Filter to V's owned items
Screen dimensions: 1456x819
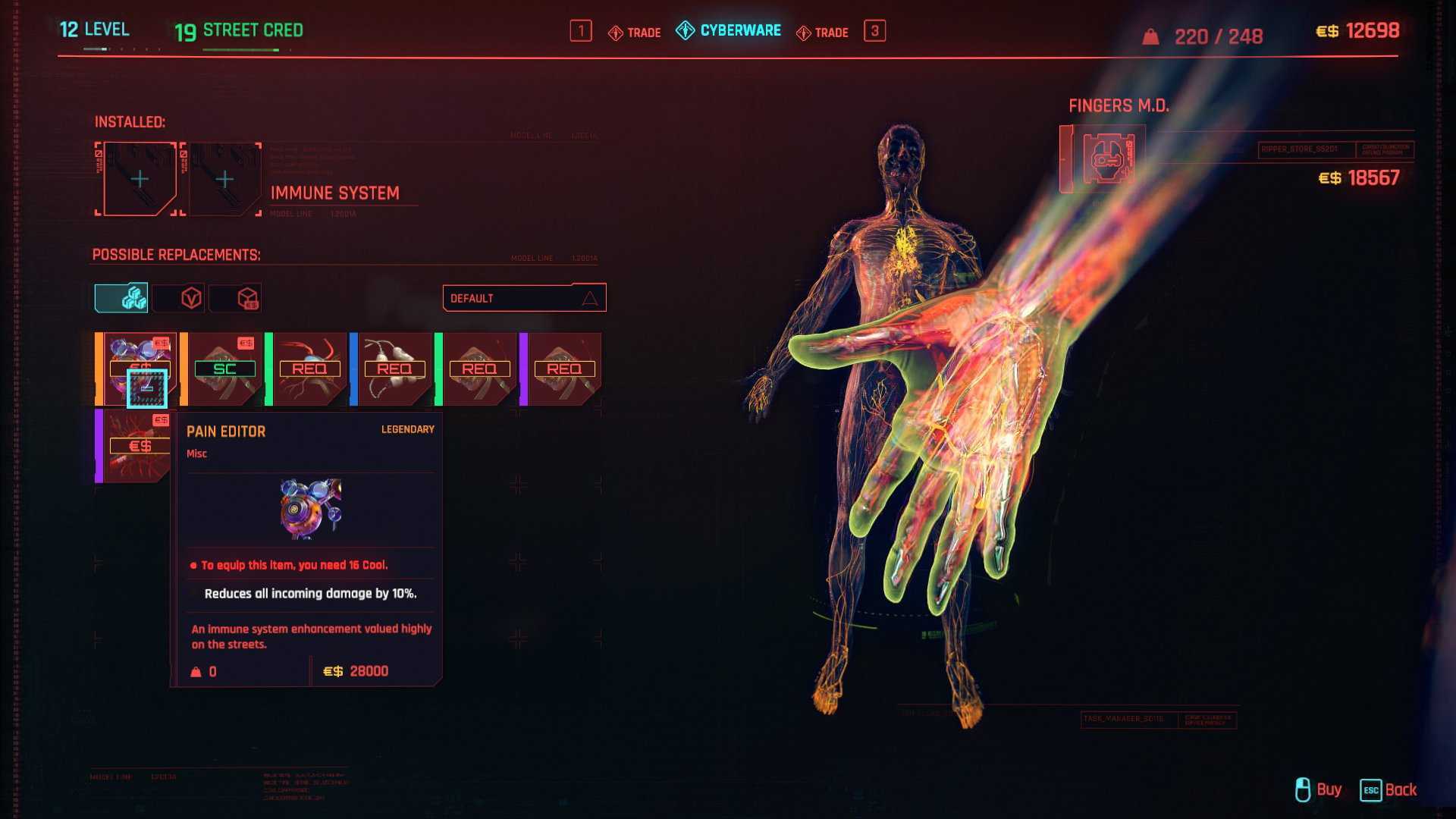179,298
